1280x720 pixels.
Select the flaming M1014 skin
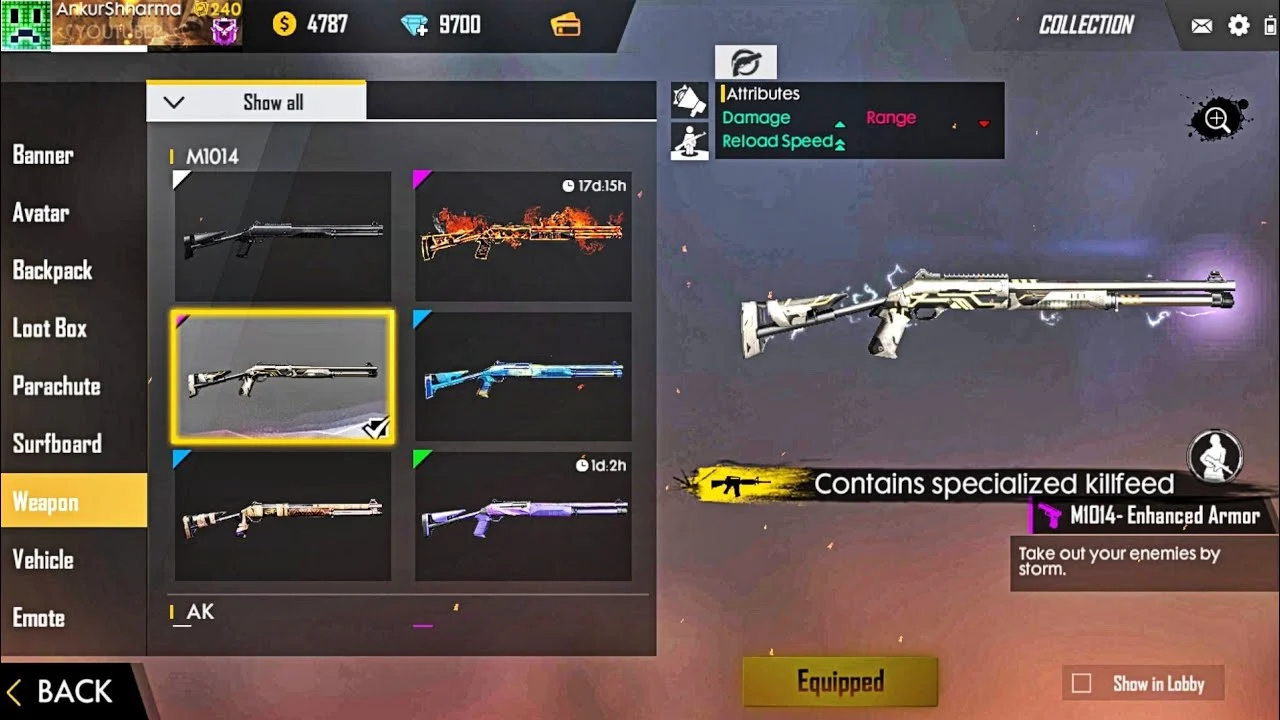(523, 236)
